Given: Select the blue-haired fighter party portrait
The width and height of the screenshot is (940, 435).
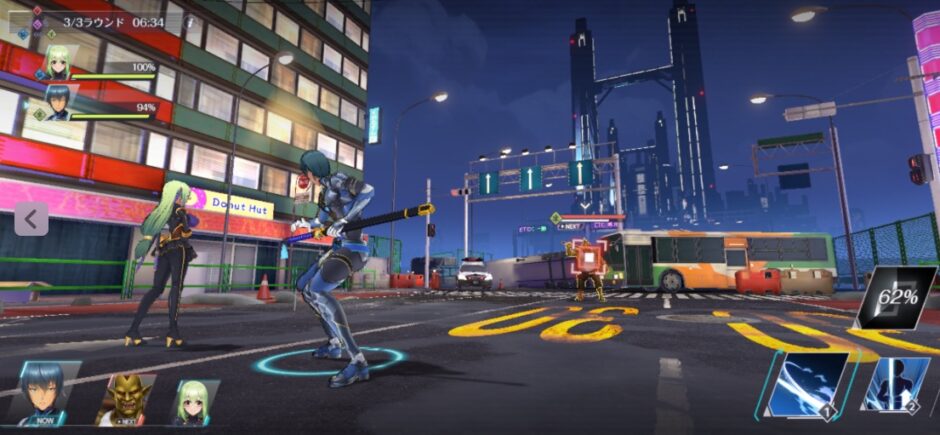Looking at the screenshot, I should tap(56, 103).
